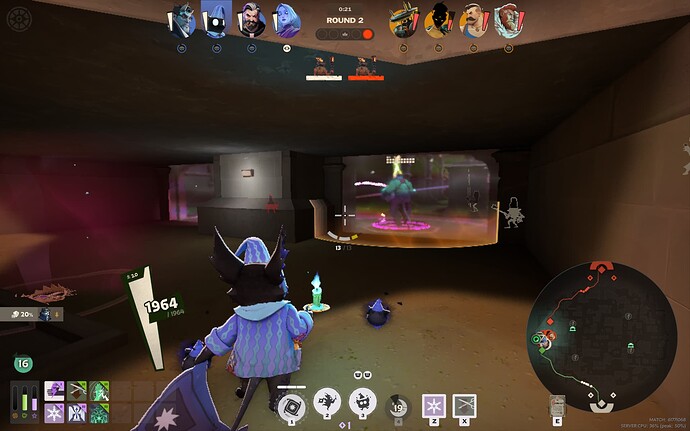Select the purple-haired woman teammate portrait
Screen dimensions: 690x431
pyautogui.click(x=284, y=19)
